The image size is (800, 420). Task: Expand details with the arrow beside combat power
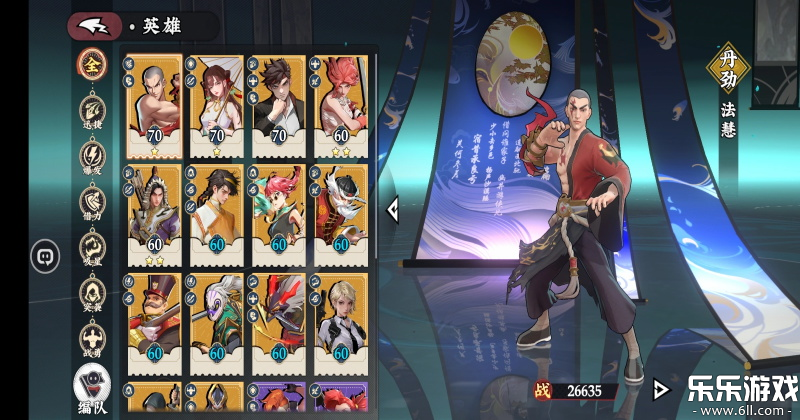click(x=659, y=389)
